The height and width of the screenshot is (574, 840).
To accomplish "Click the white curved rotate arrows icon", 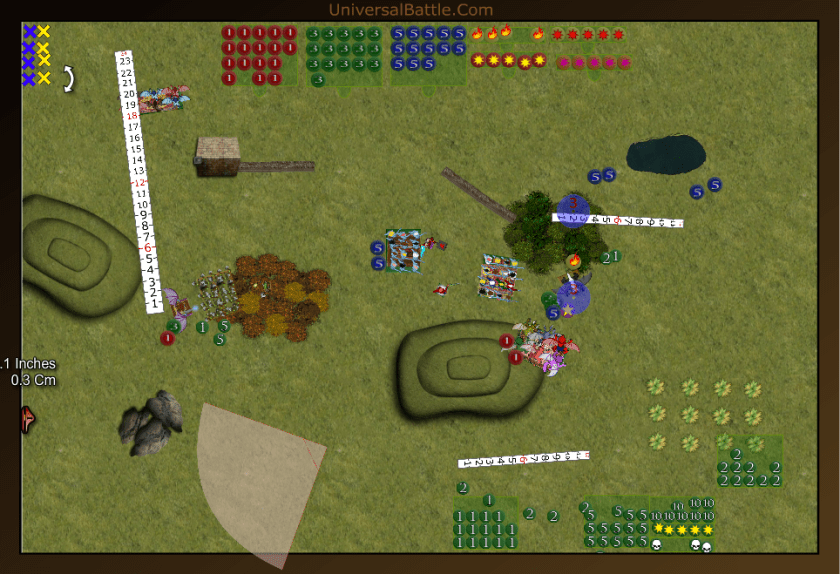I will [69, 78].
